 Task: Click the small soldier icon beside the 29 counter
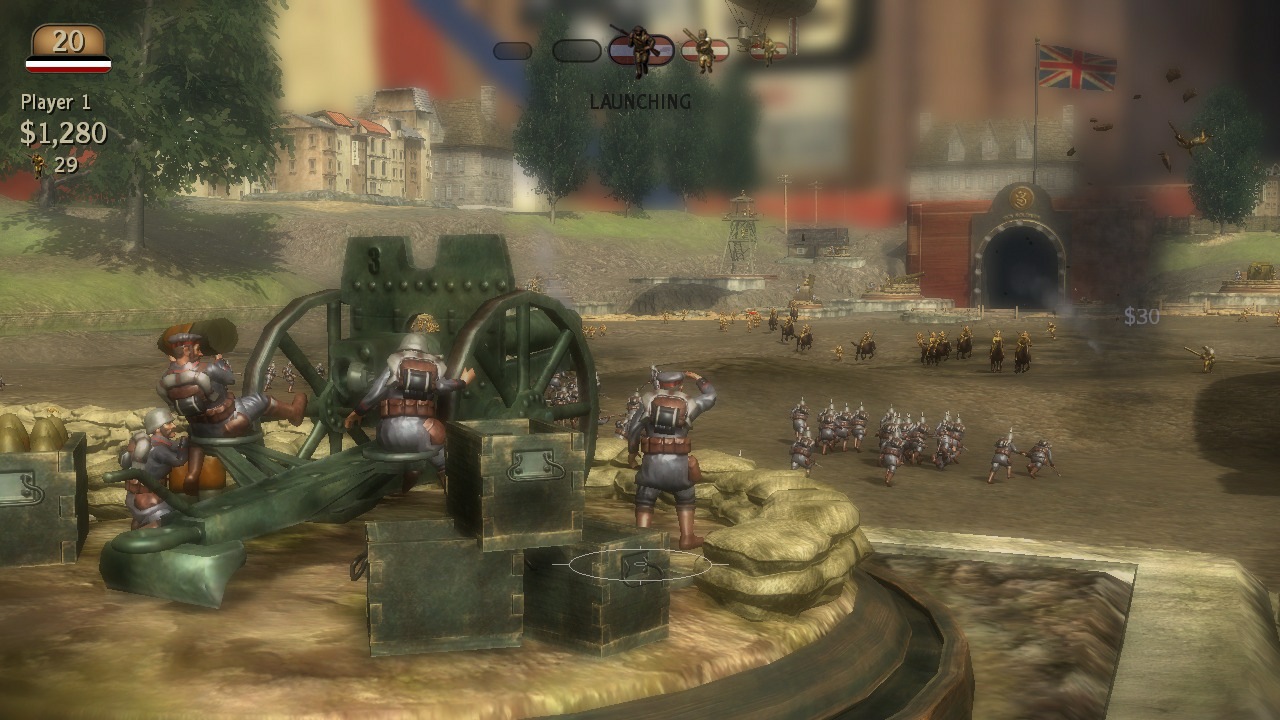coord(36,160)
